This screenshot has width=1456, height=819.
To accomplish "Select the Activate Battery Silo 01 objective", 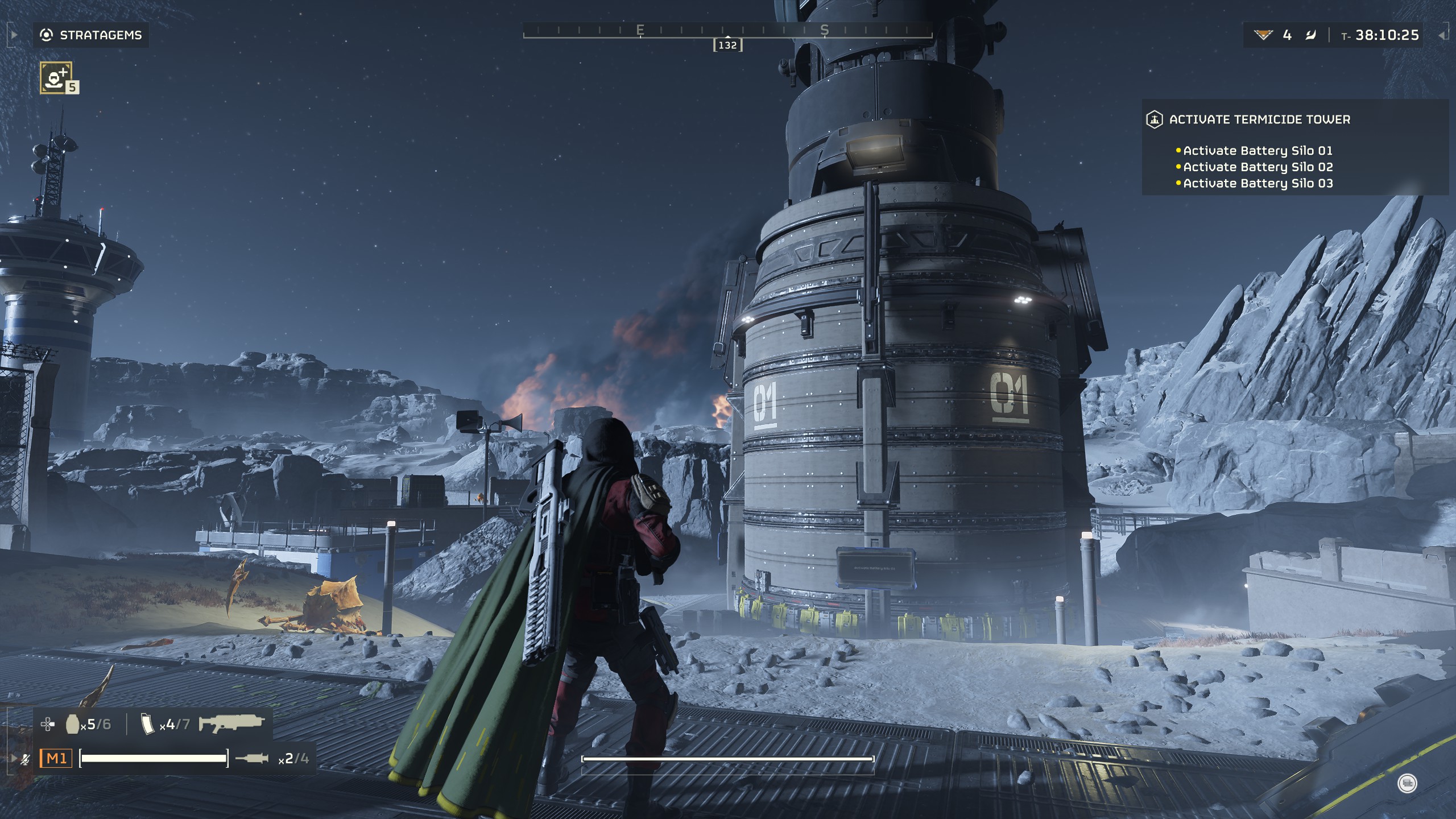I will [x=1257, y=151].
